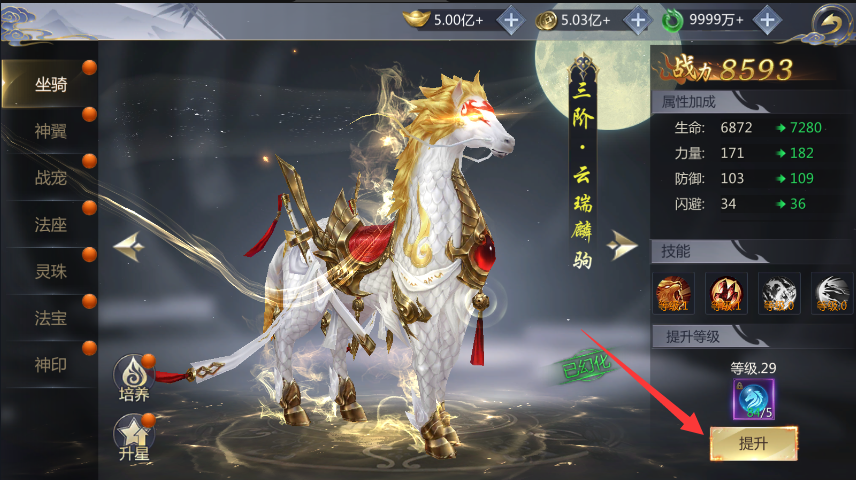Show the previous mount with left arrow
This screenshot has height=480, width=856.
tap(130, 245)
